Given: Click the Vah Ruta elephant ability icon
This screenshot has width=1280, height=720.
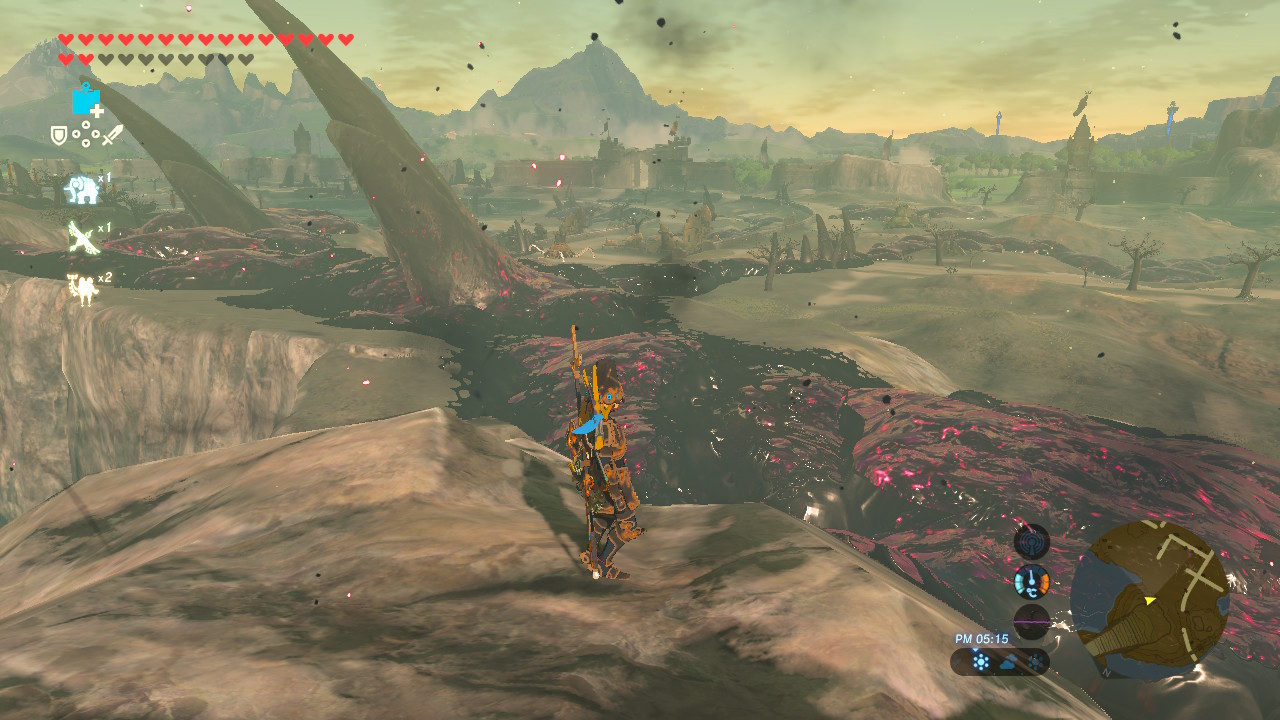Looking at the screenshot, I should [80, 189].
